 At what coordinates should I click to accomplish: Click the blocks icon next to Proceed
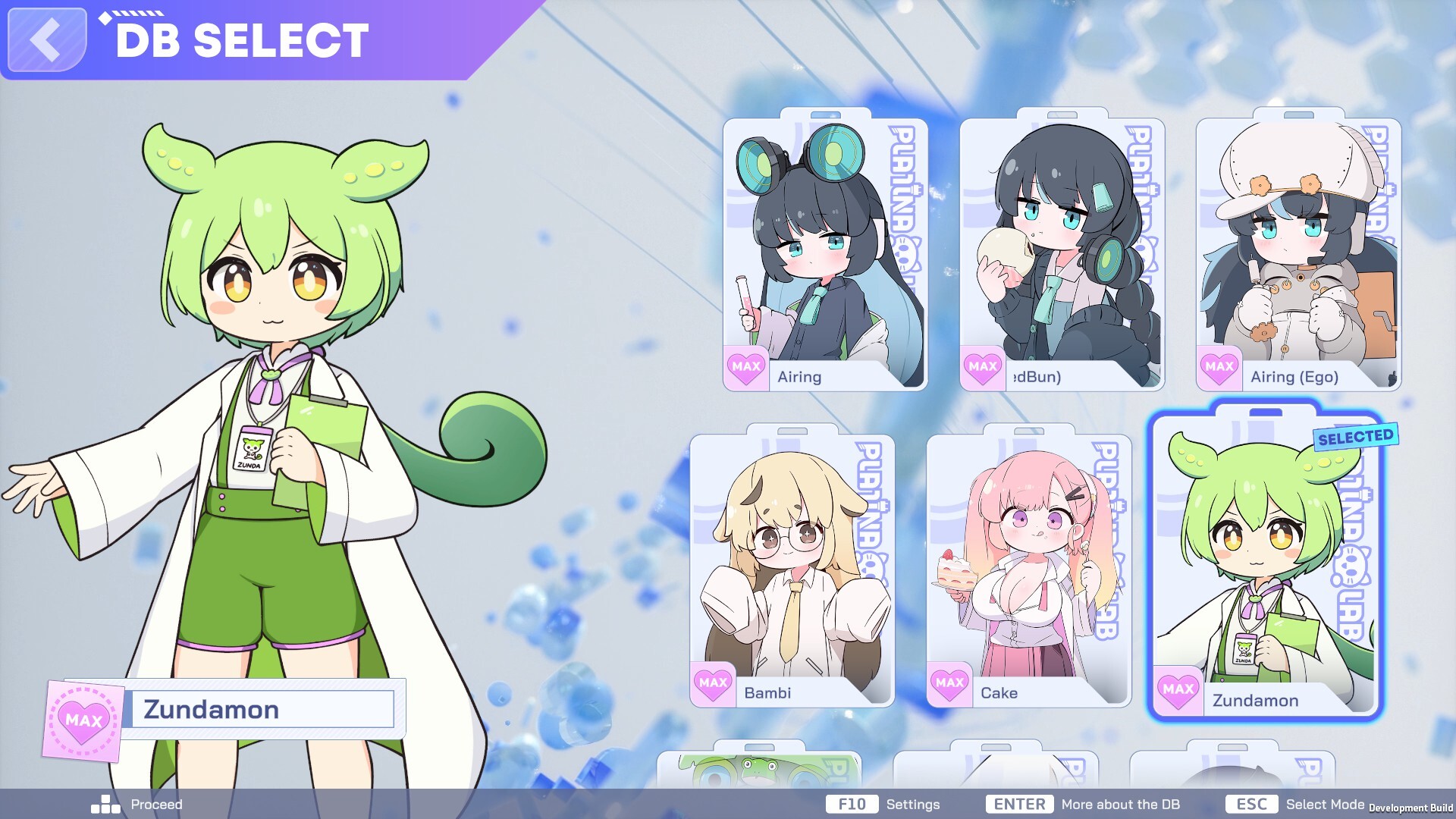pyautogui.click(x=104, y=805)
